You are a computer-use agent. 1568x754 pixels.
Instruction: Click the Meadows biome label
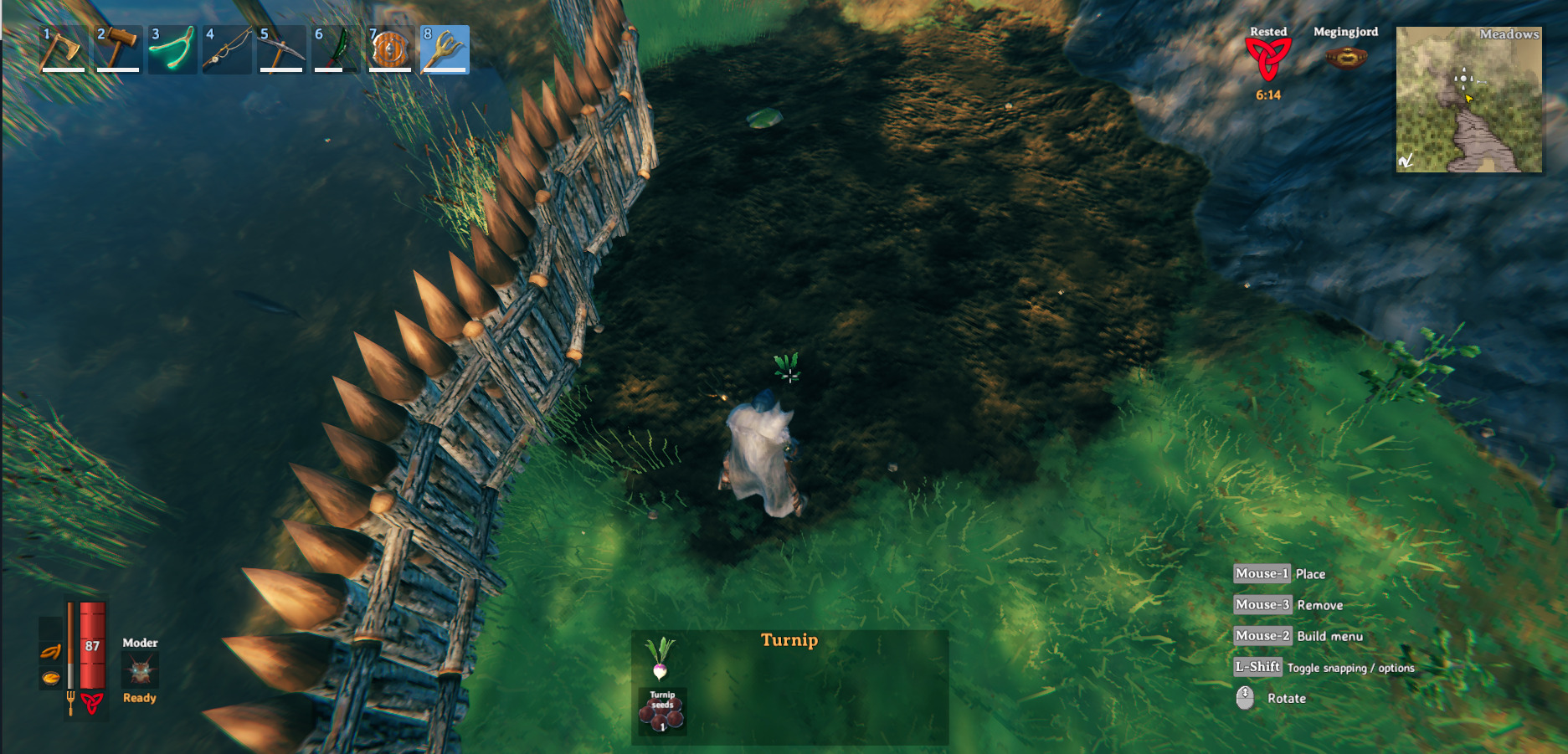[1509, 34]
